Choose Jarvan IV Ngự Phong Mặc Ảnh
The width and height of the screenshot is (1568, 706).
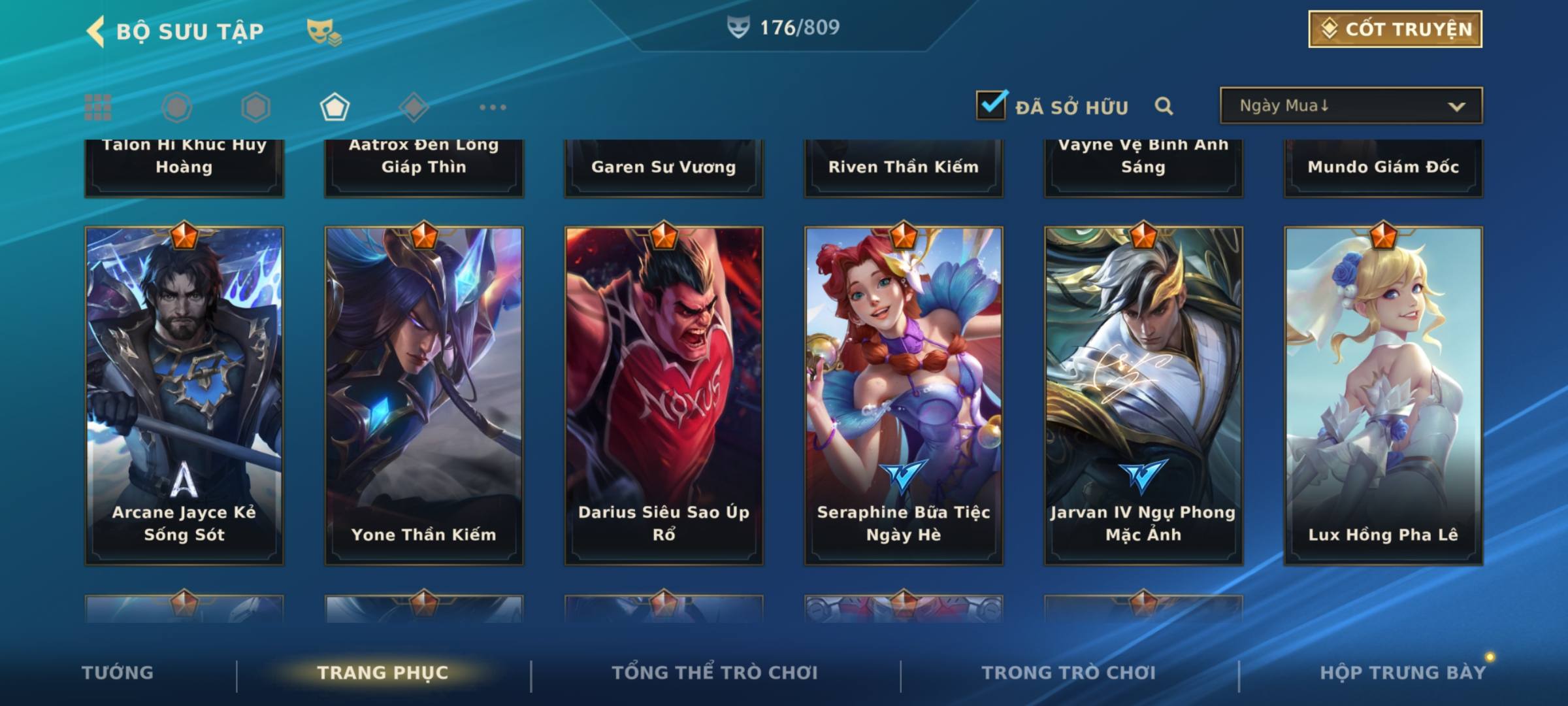coord(1143,395)
